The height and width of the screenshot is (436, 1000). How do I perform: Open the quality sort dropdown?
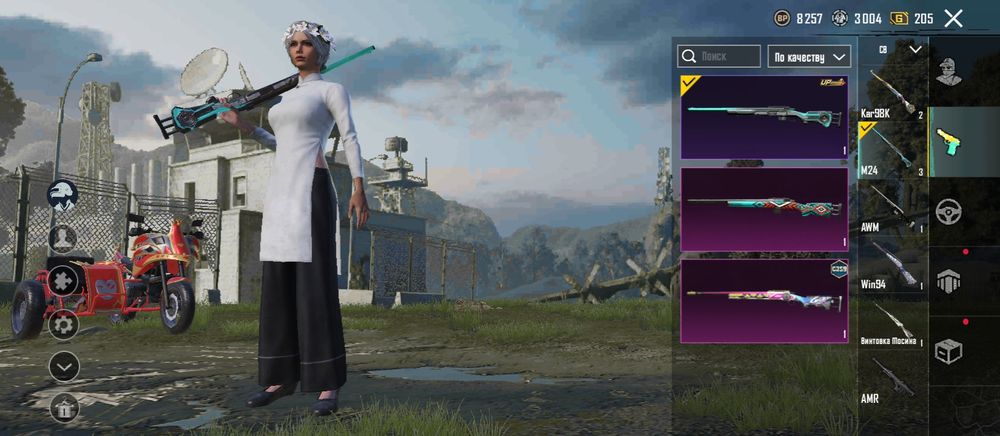point(809,56)
